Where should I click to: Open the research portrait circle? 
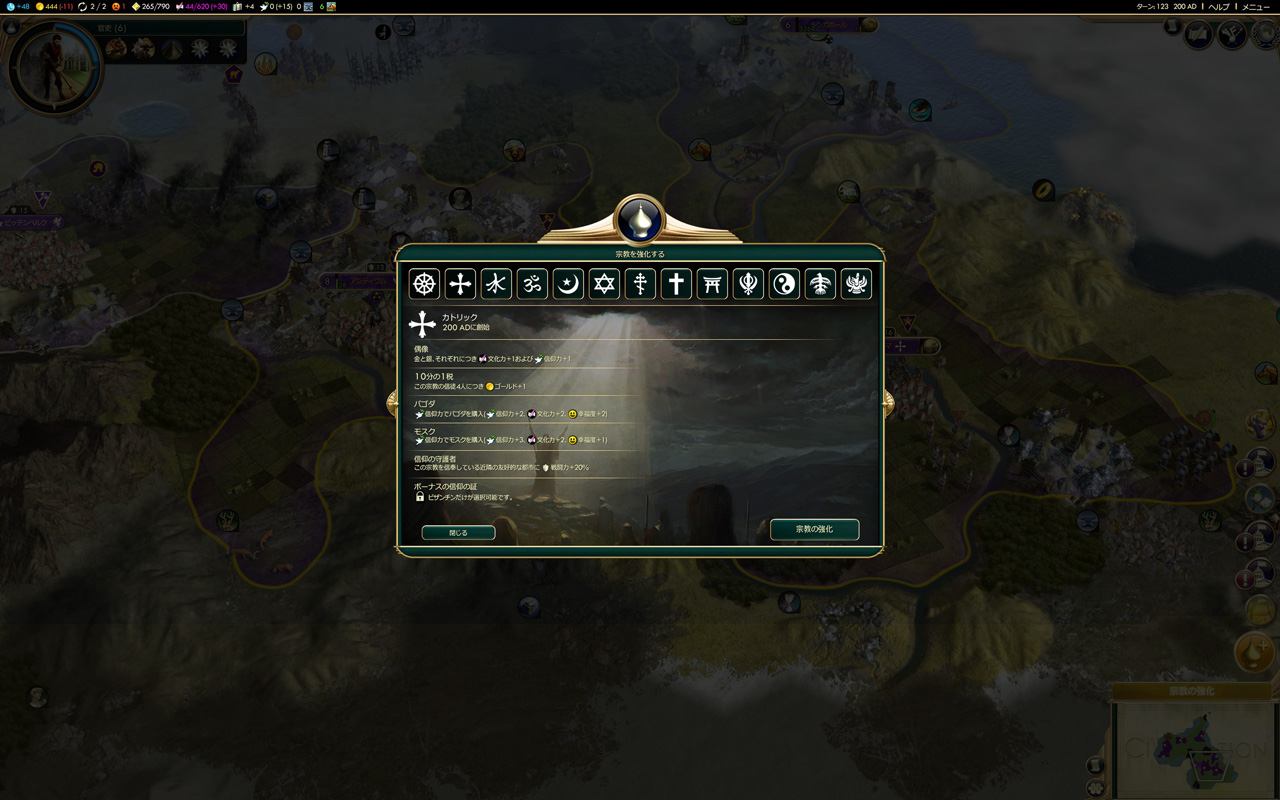55,66
